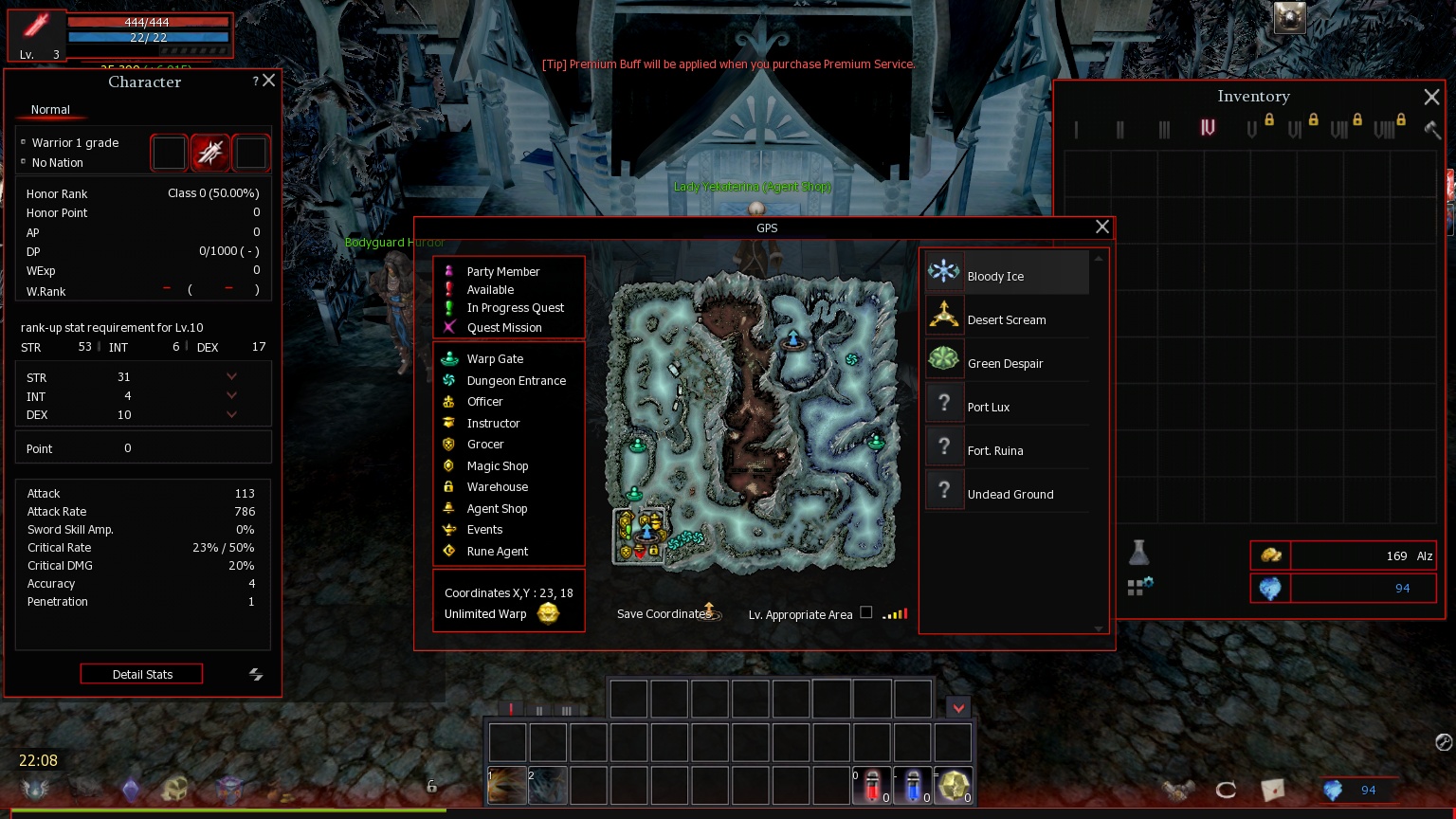Screen dimensions: 1456x819
Task: Toggle the Lv. Appropriate Area checkbox
Action: click(865, 612)
